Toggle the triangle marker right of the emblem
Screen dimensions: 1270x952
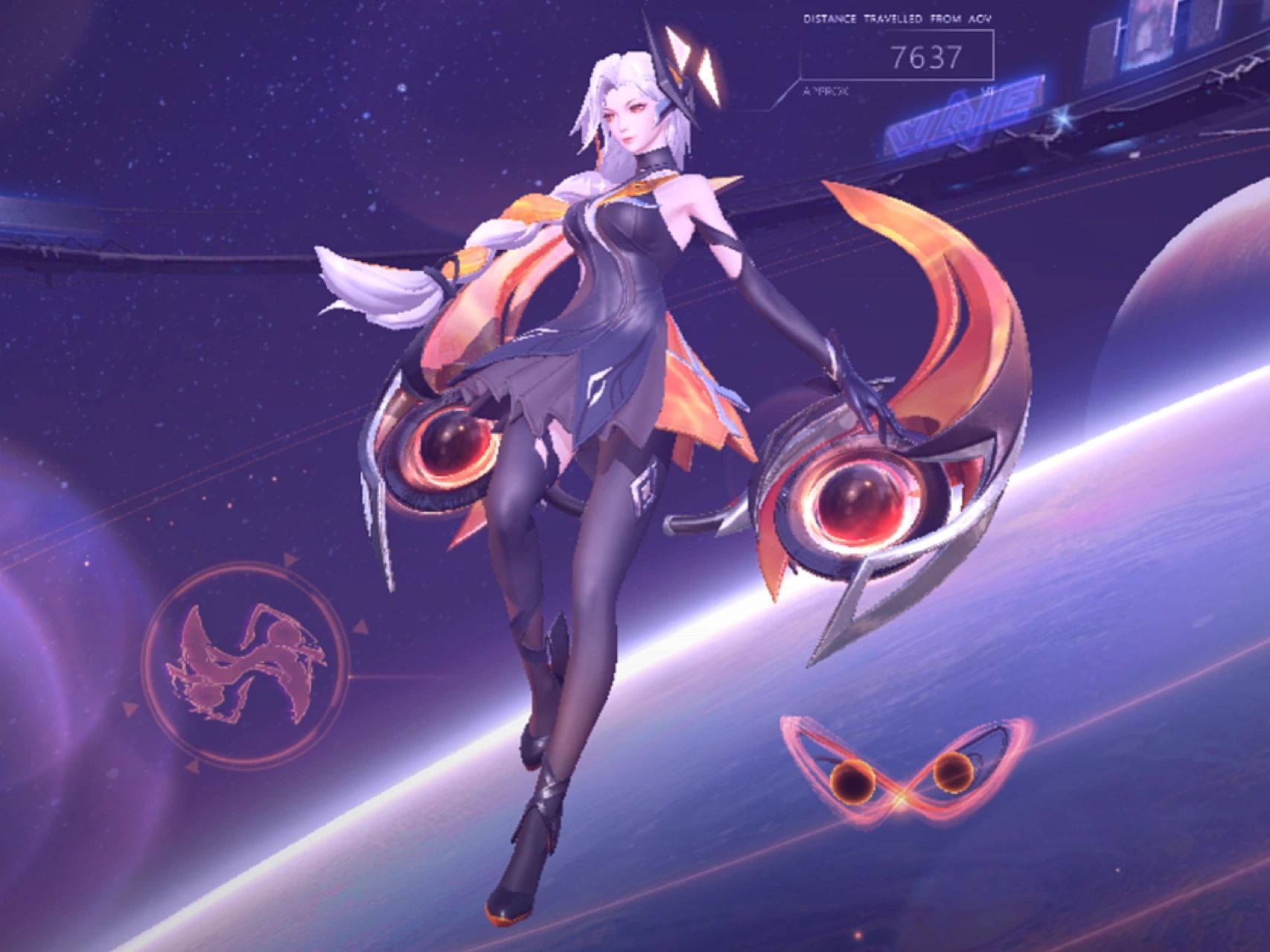361,625
